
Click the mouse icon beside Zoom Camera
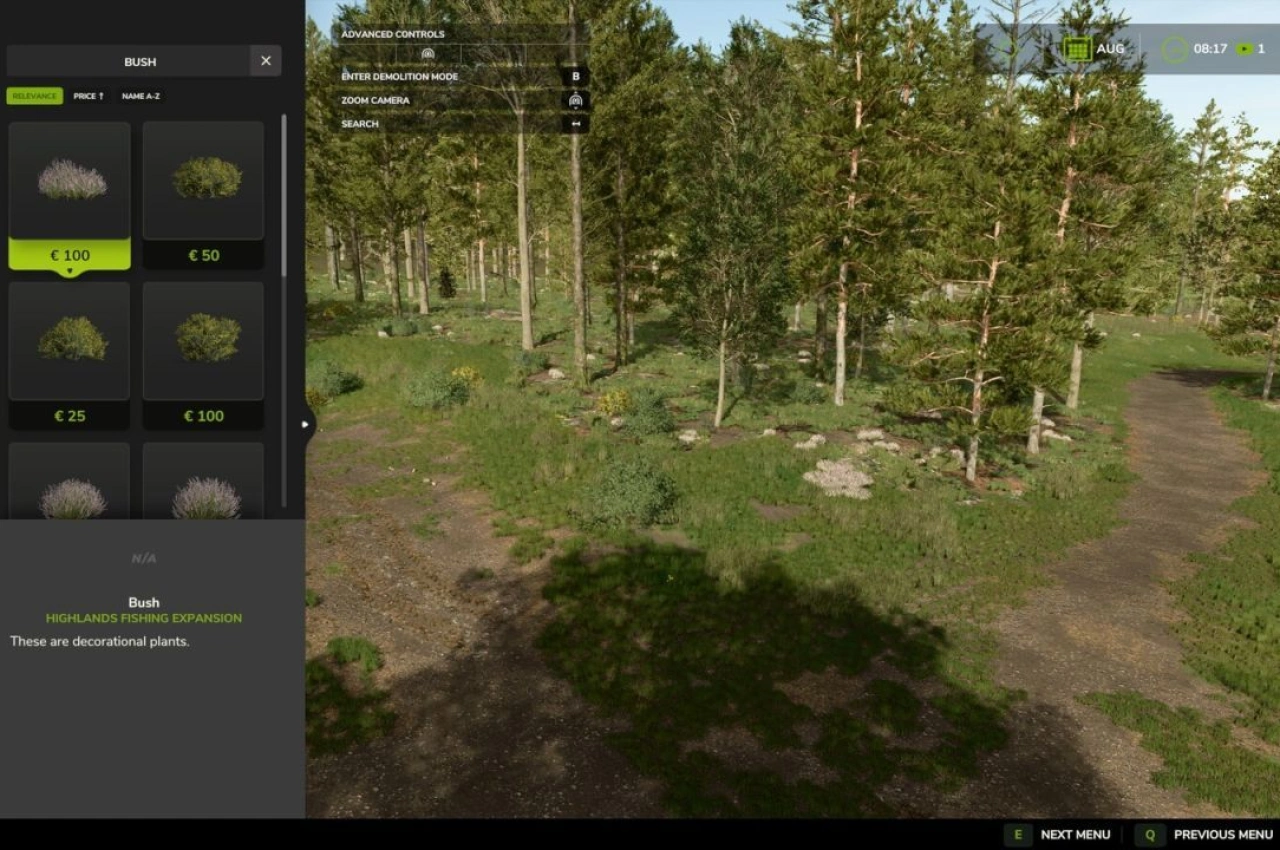coord(575,100)
